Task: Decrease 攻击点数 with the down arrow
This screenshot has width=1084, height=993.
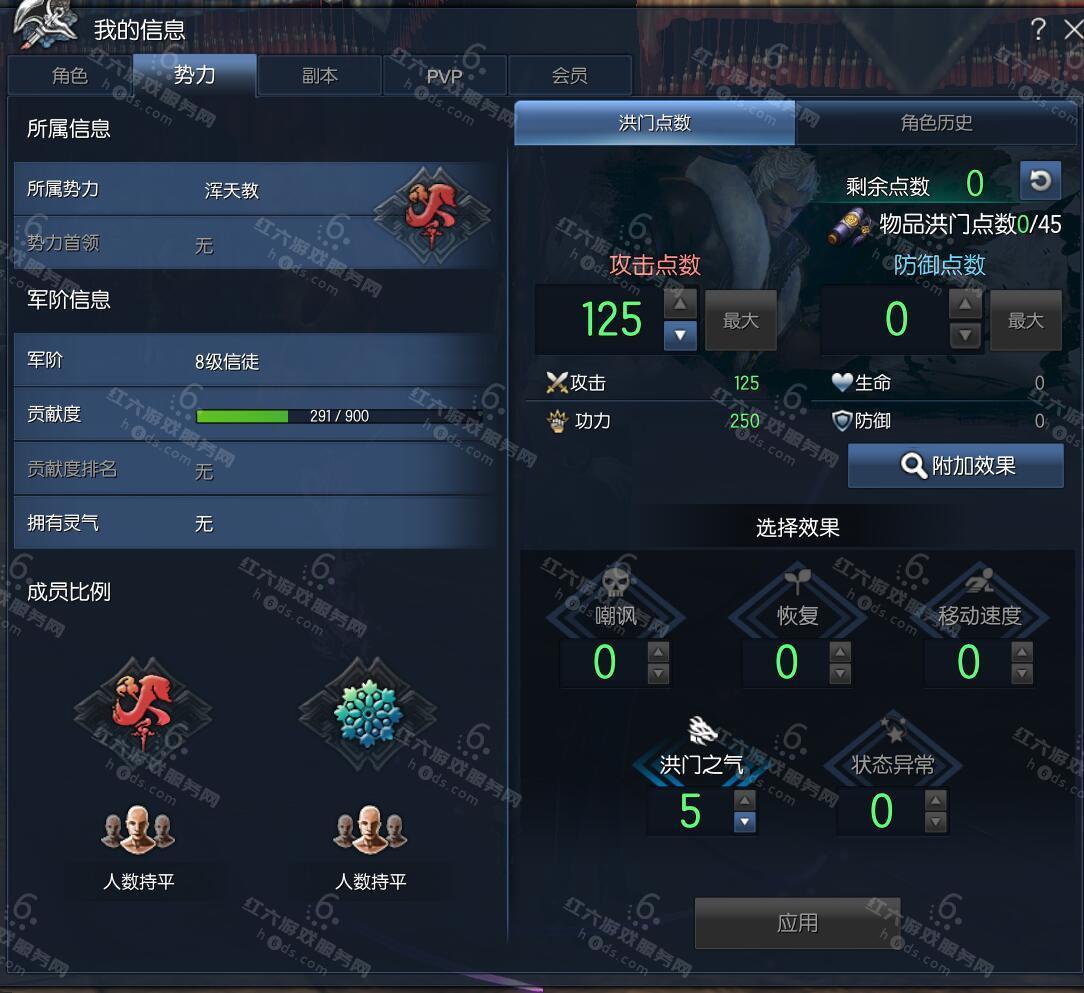Action: point(680,335)
